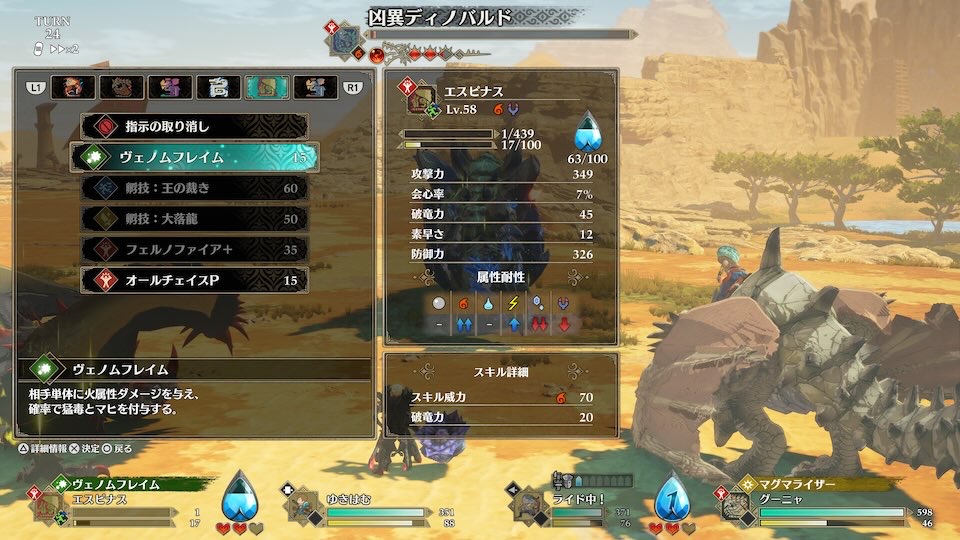The width and height of the screenshot is (960, 540).
Task: Select the オールチェイスP skill
Action: point(193,281)
